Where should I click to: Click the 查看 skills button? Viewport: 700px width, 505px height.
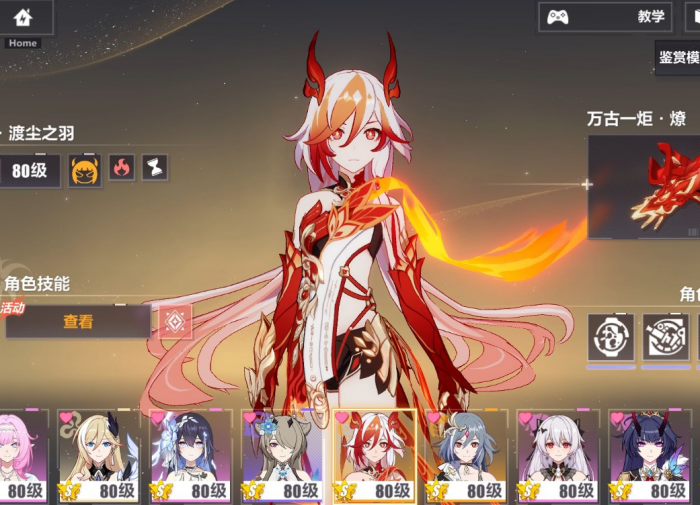point(78,322)
